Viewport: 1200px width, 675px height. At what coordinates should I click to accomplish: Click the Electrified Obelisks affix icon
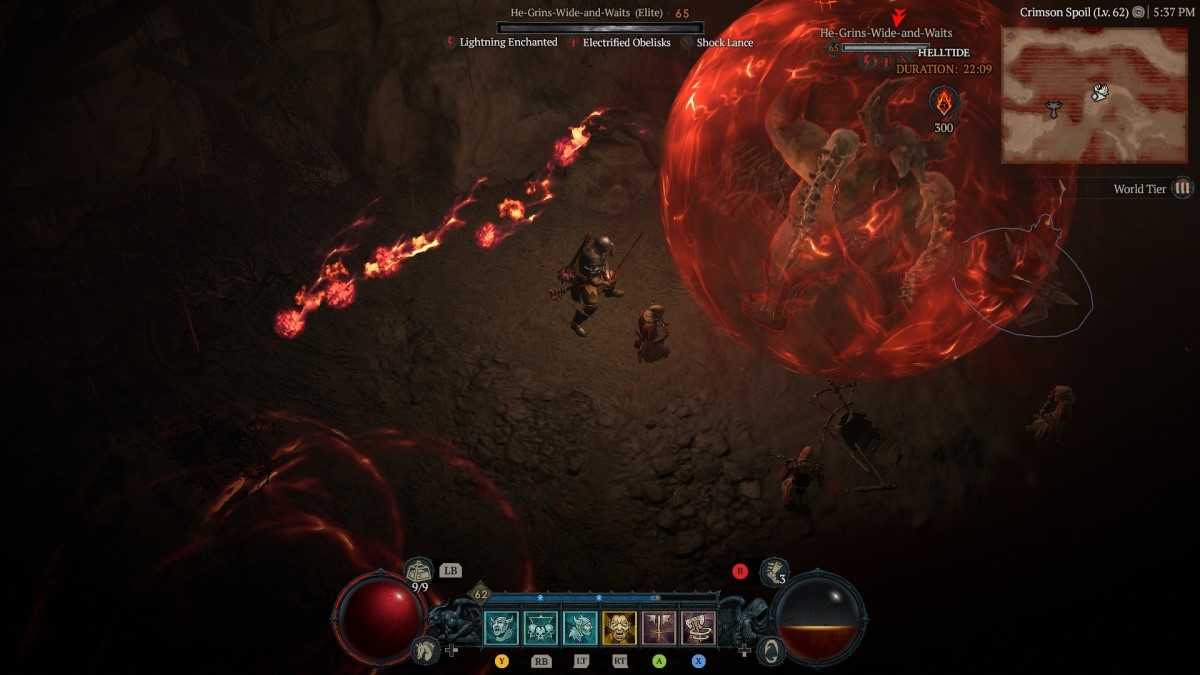tap(573, 43)
